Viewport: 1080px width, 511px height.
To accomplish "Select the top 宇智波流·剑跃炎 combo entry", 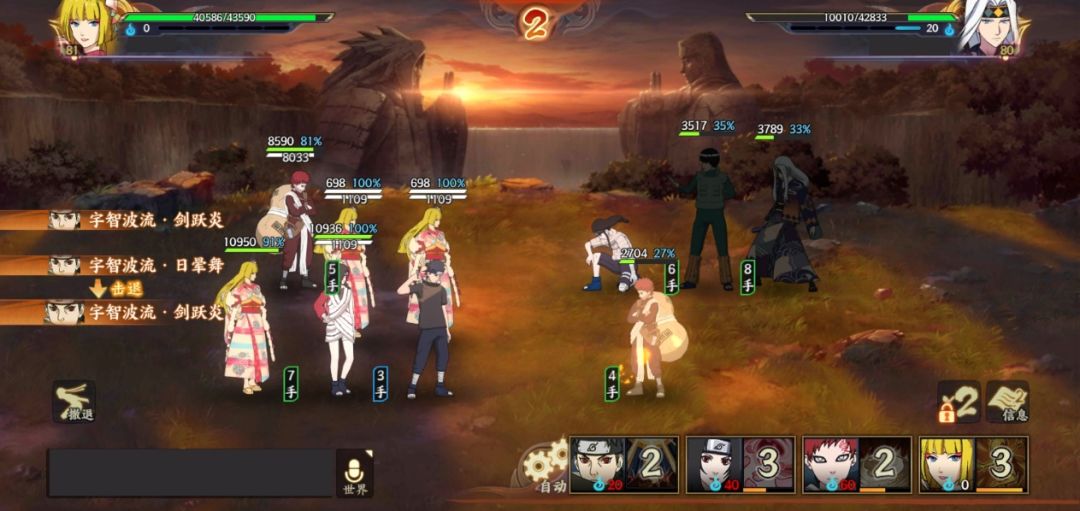I will [x=135, y=220].
